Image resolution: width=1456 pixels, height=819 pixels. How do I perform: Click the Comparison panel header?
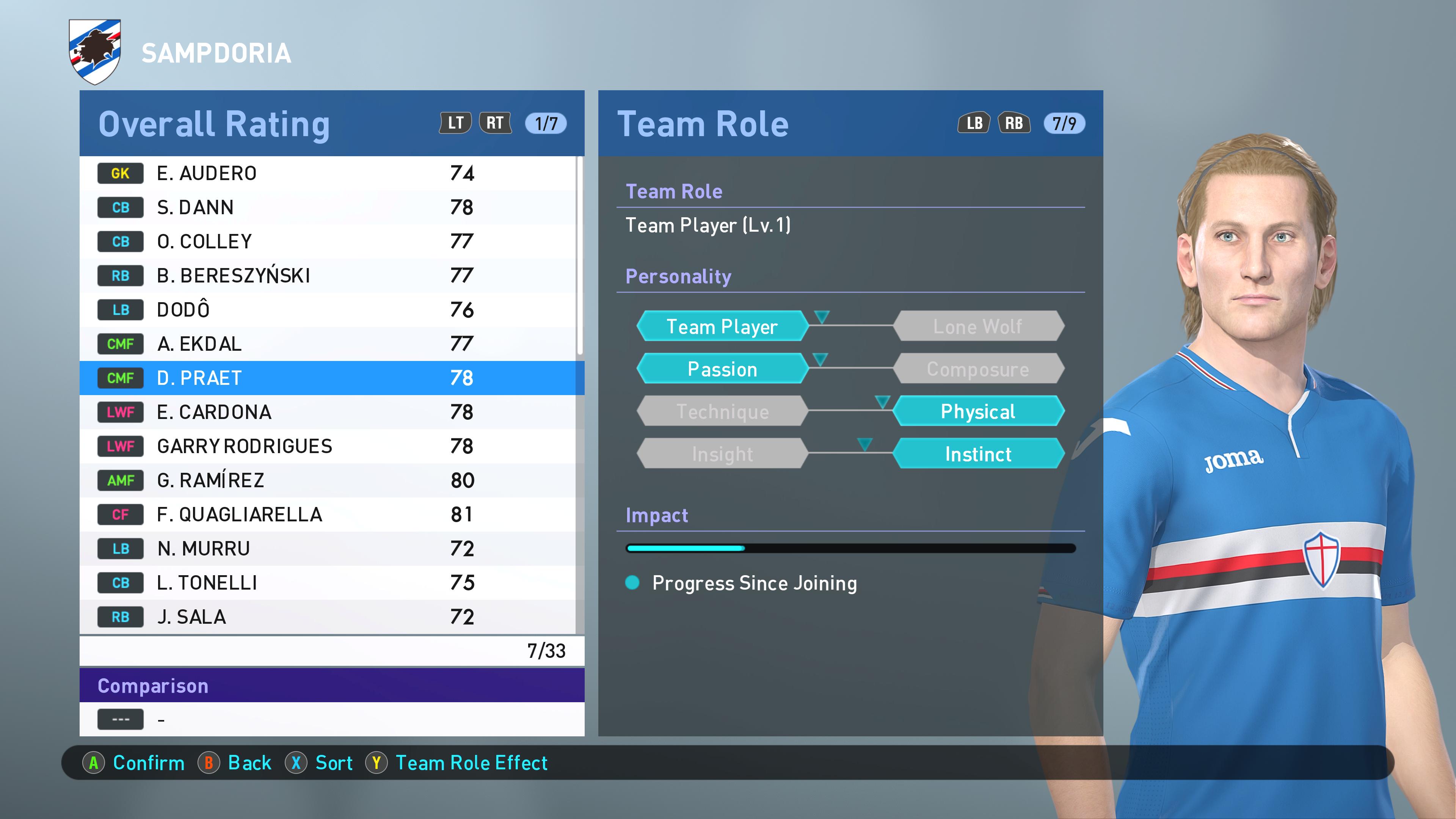click(x=332, y=686)
